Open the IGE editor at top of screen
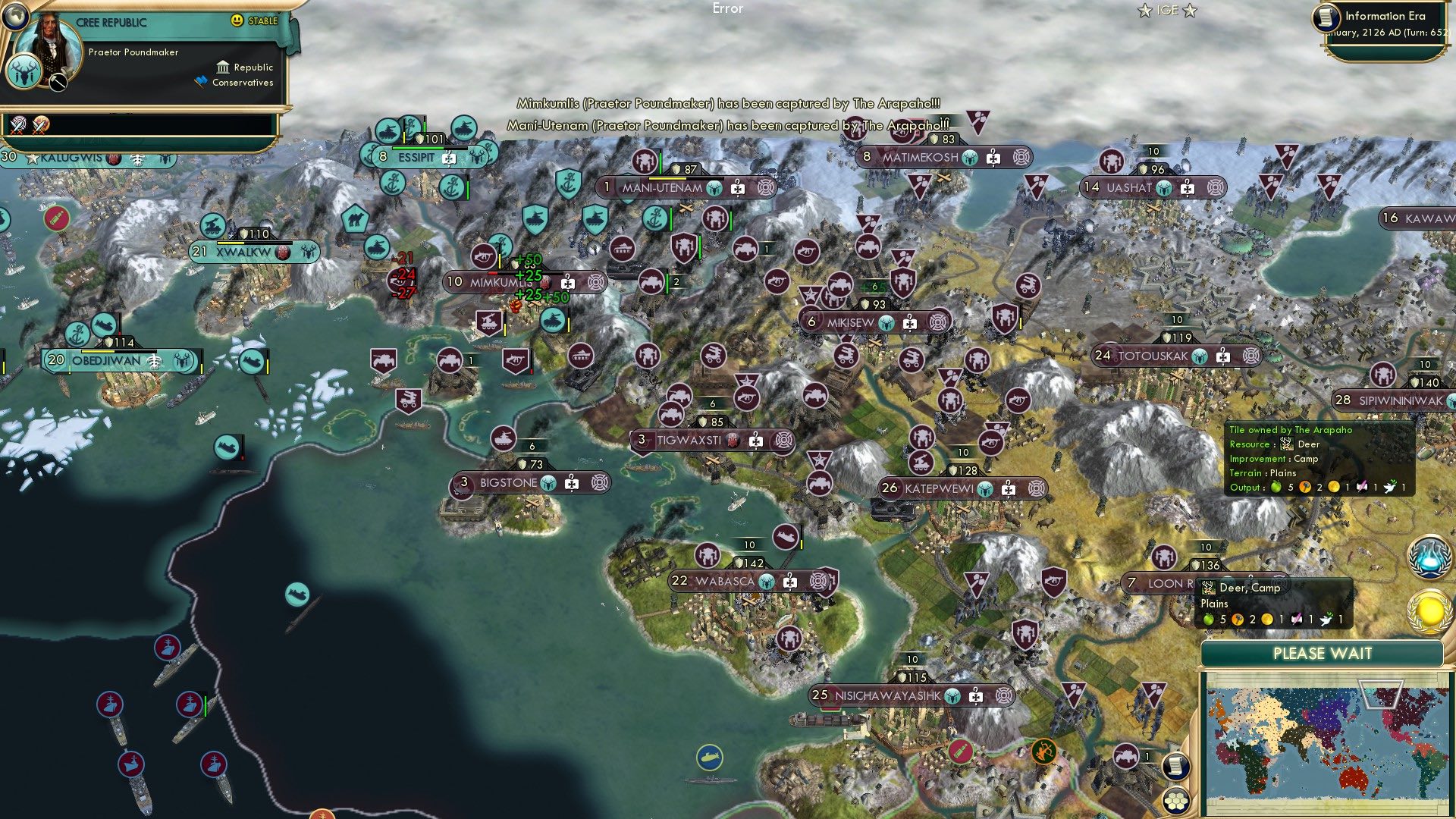 point(1168,10)
